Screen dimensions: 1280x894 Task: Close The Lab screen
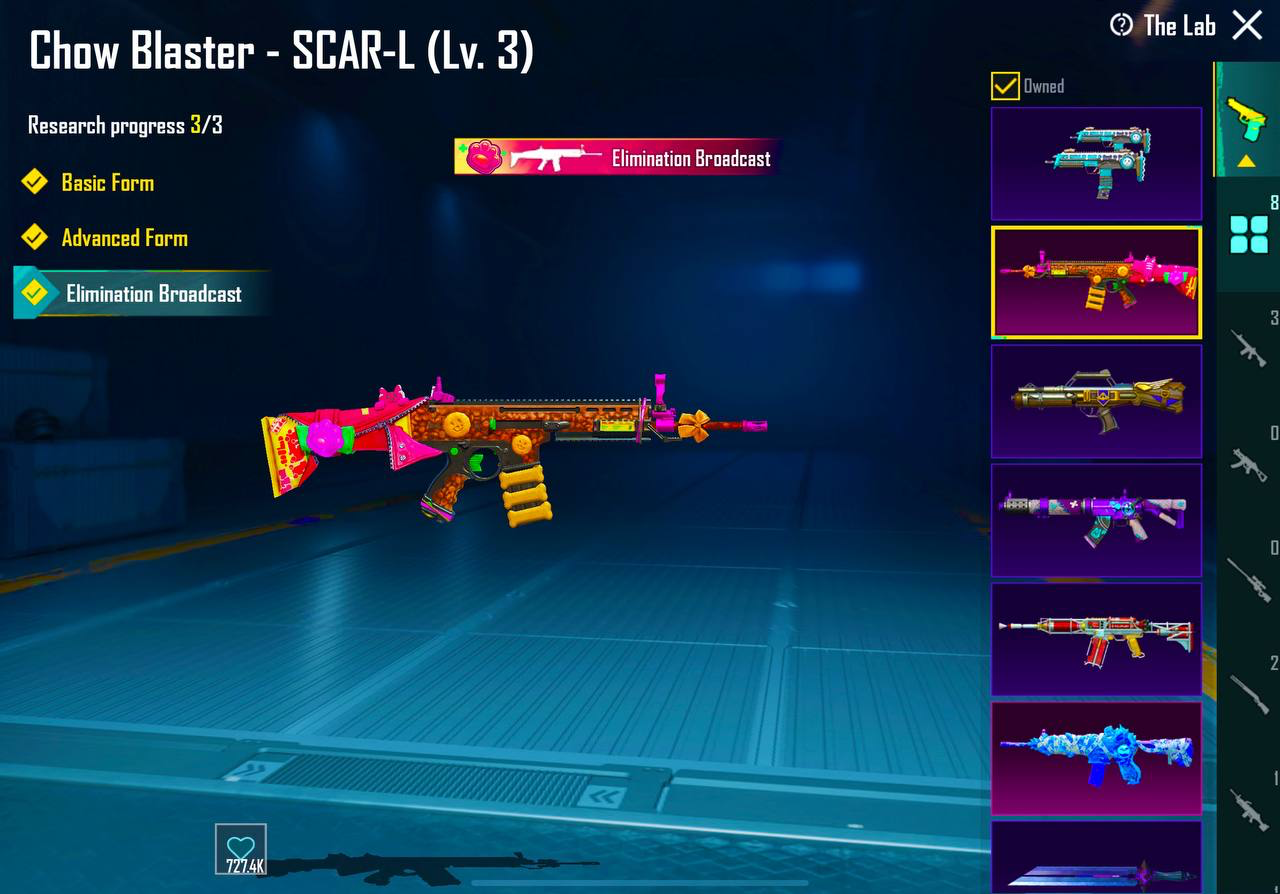1247,25
